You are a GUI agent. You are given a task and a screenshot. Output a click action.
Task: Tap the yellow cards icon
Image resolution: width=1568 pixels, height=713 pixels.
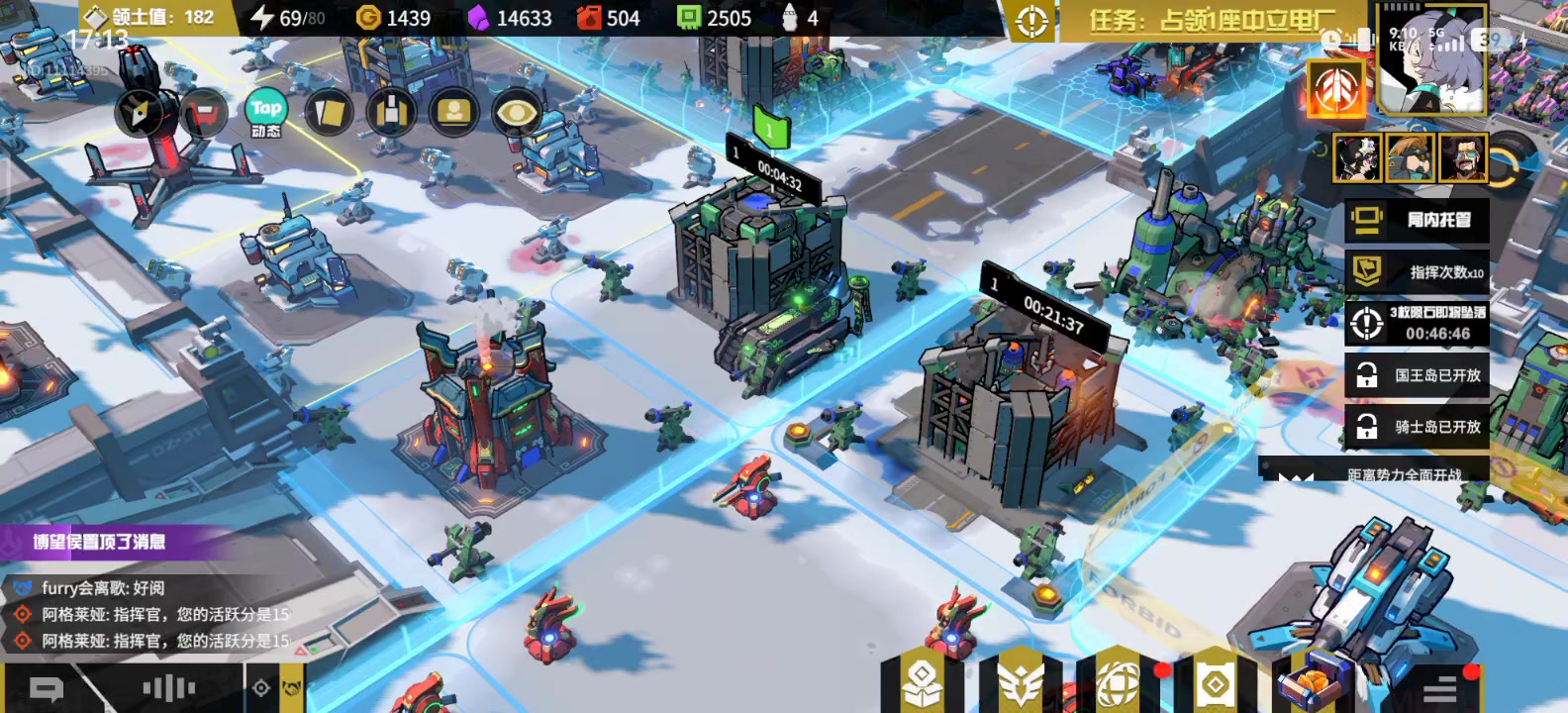coord(328,113)
